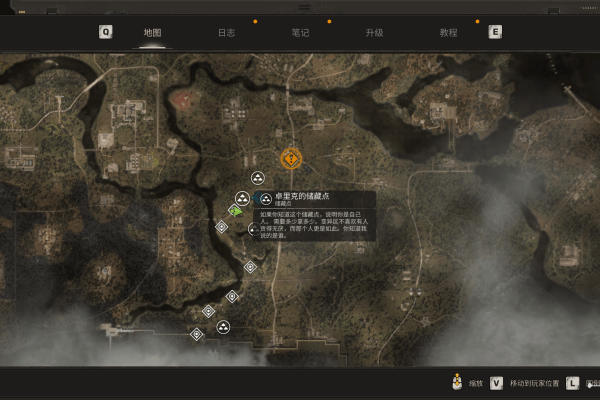This screenshot has height=400, width=600.
Task: Open the 笔记 notes tab
Action: tap(300, 32)
